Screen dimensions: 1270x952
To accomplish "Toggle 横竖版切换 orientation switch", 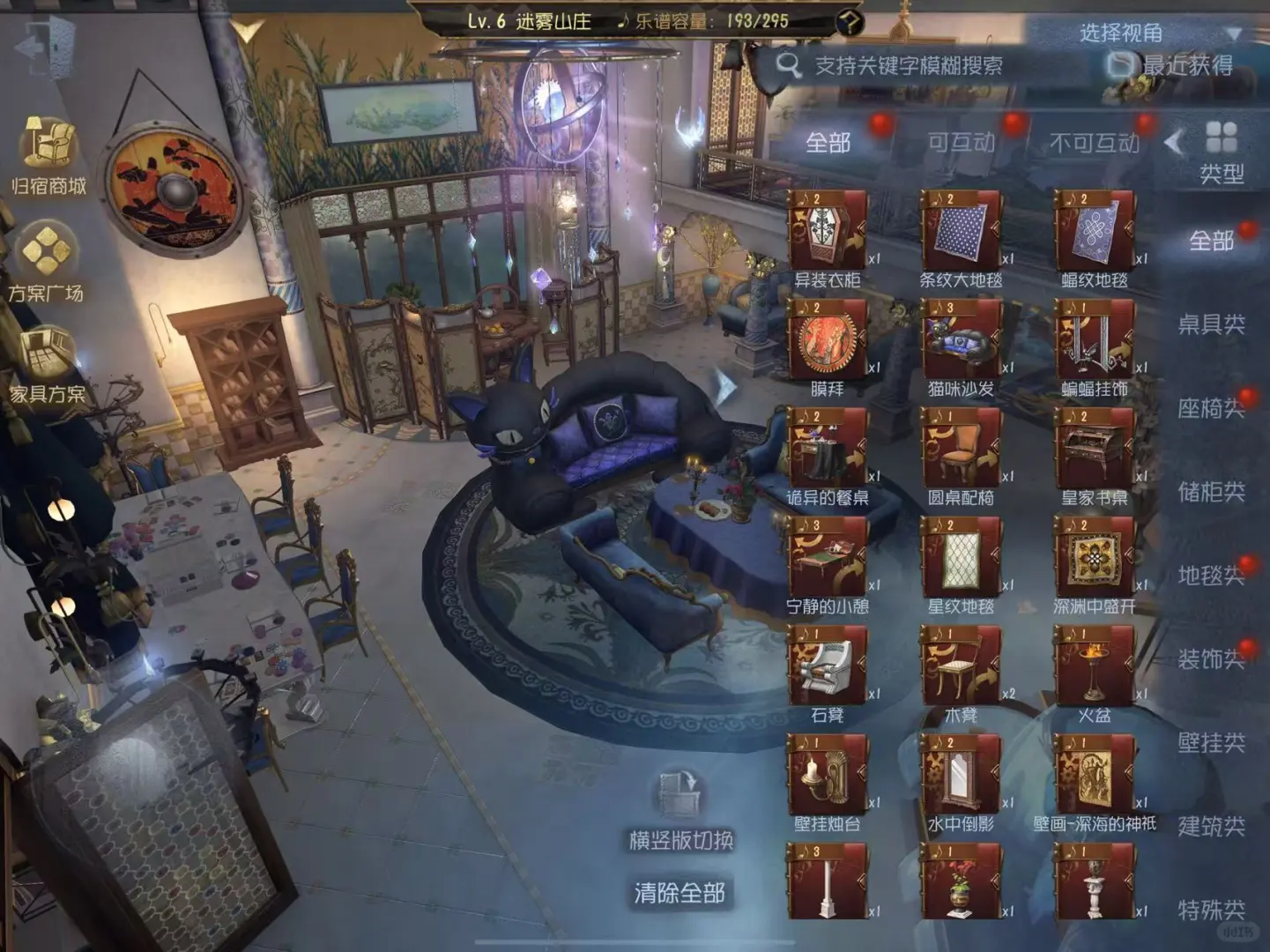I will pos(680,811).
